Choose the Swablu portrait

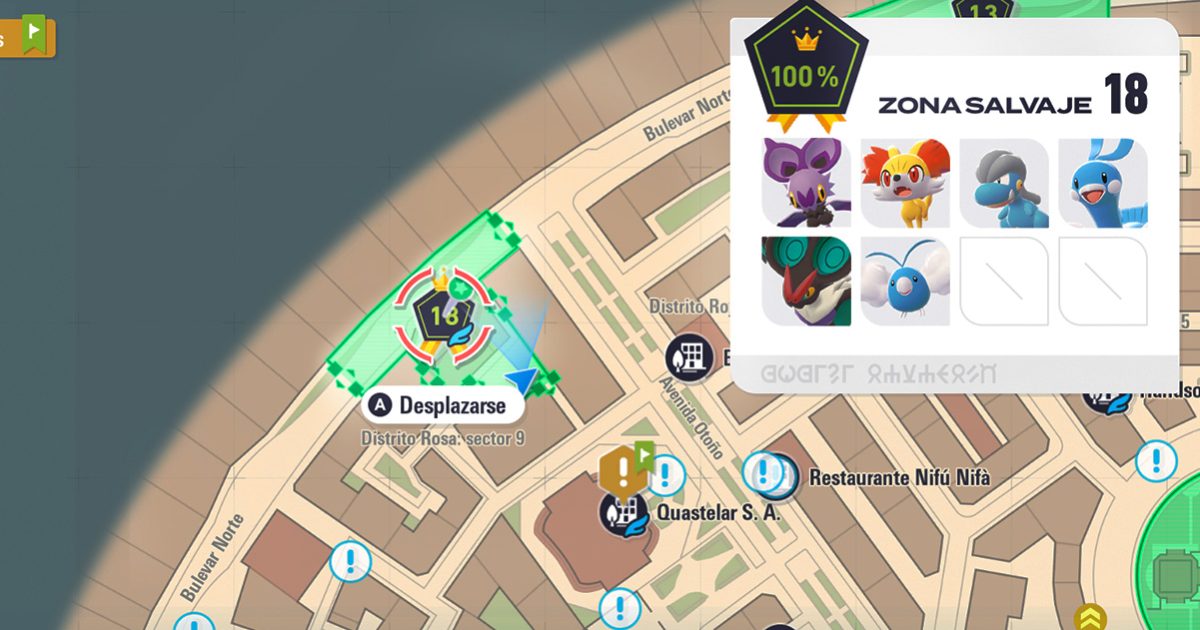(x=905, y=281)
